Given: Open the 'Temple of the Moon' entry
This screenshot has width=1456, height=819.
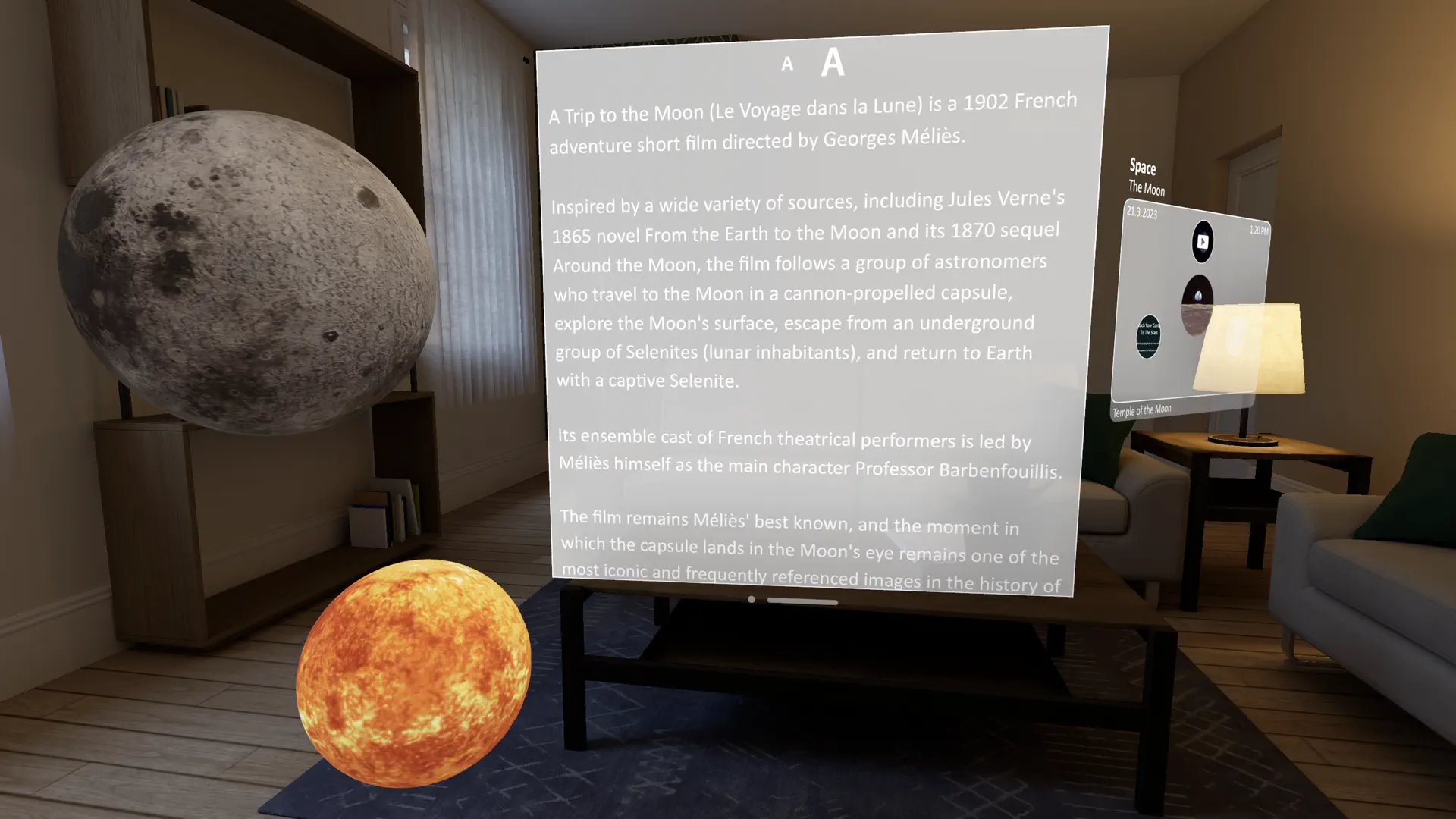Looking at the screenshot, I should point(1141,409).
